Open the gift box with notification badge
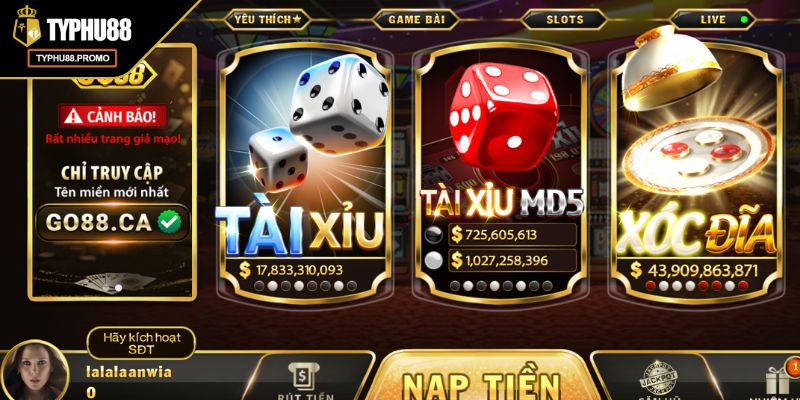Viewport: 800px width, 400px height. pos(778,379)
